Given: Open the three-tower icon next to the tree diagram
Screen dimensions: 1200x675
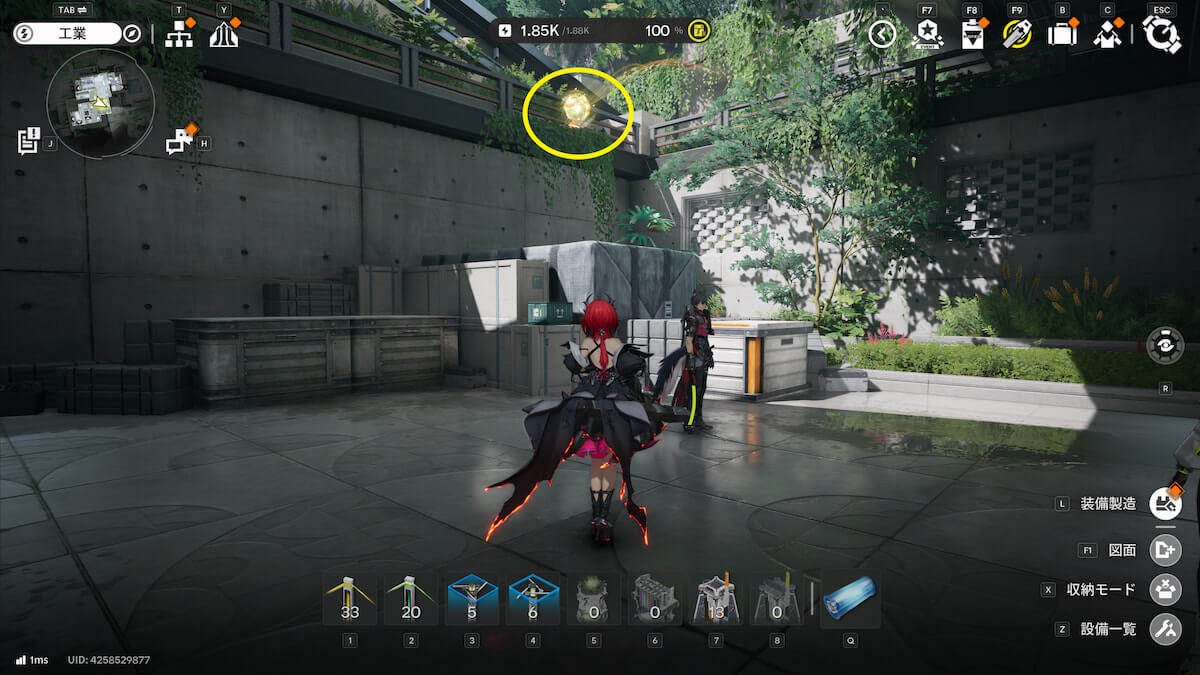Looking at the screenshot, I should (223, 35).
